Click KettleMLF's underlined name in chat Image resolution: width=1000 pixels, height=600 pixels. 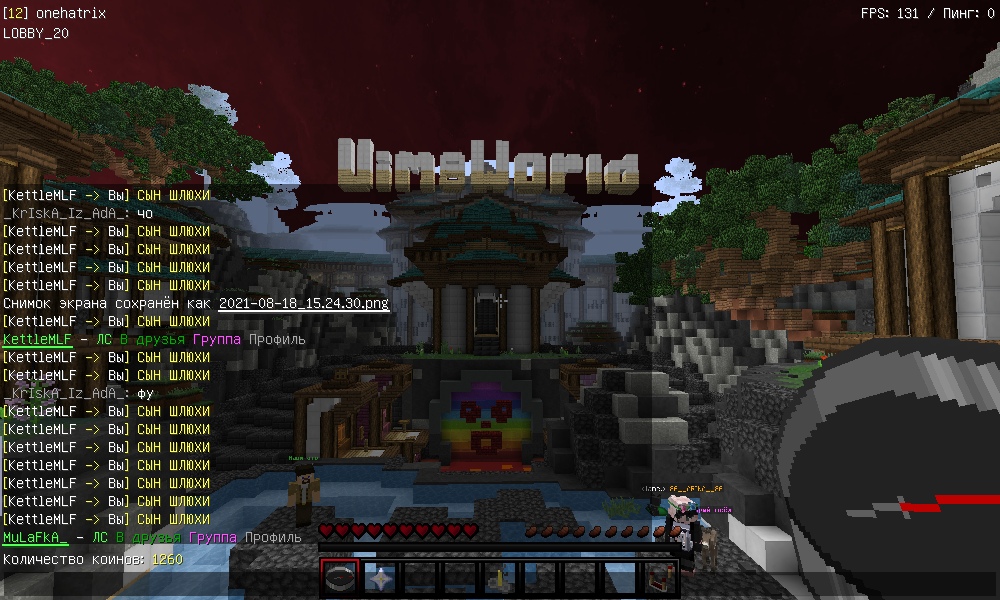pos(36,340)
